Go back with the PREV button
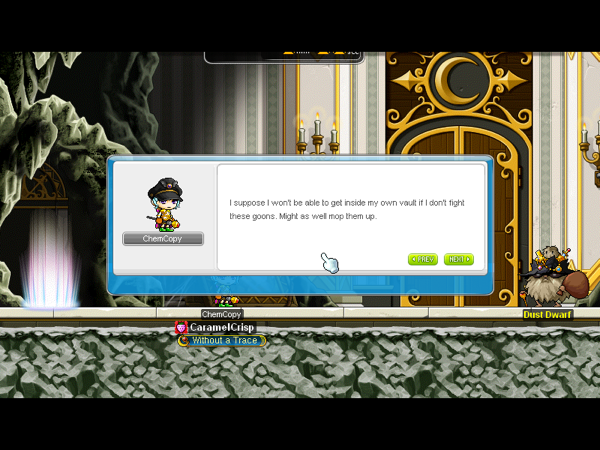This screenshot has height=450, width=600. coord(423,259)
